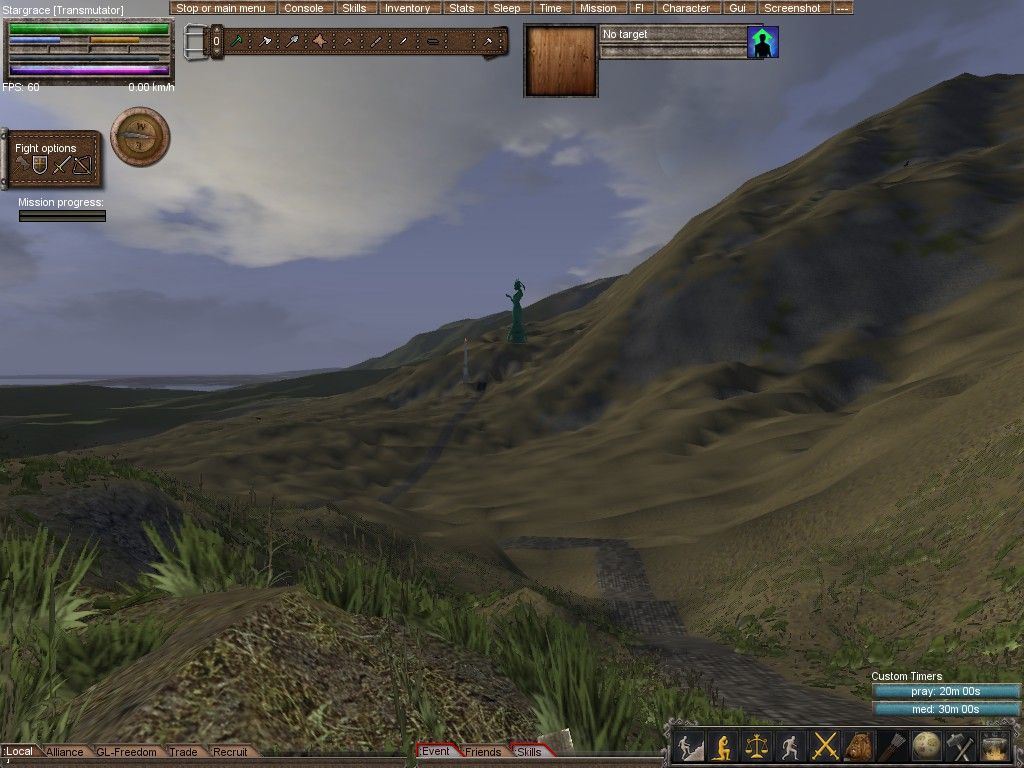
Task: Switch to the Trade chat tab
Action: (183, 752)
